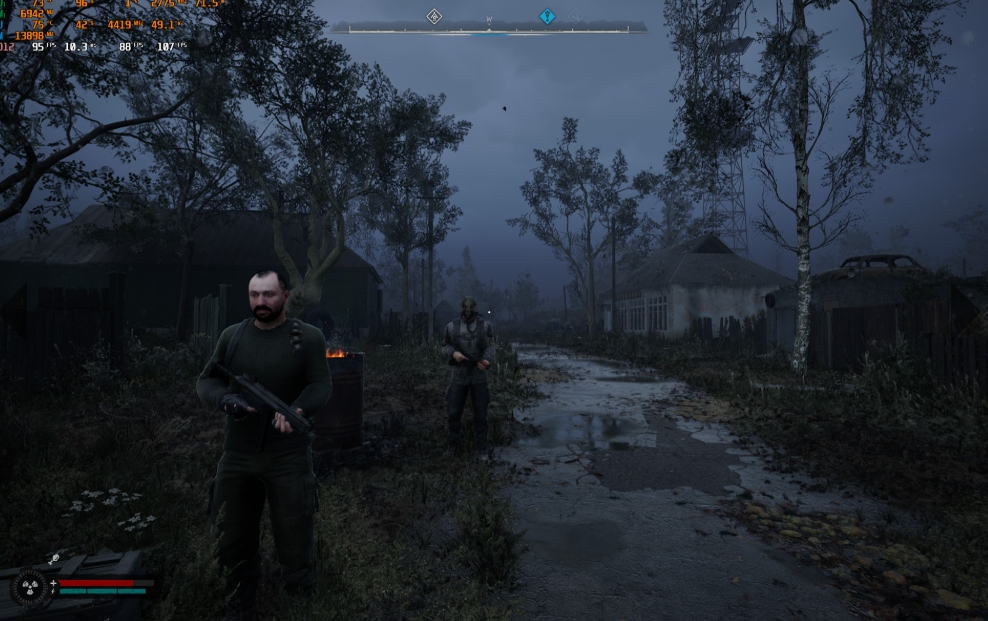This screenshot has height=621, width=988.
Task: Select the white diamond marker on the compass
Action: click(x=434, y=16)
